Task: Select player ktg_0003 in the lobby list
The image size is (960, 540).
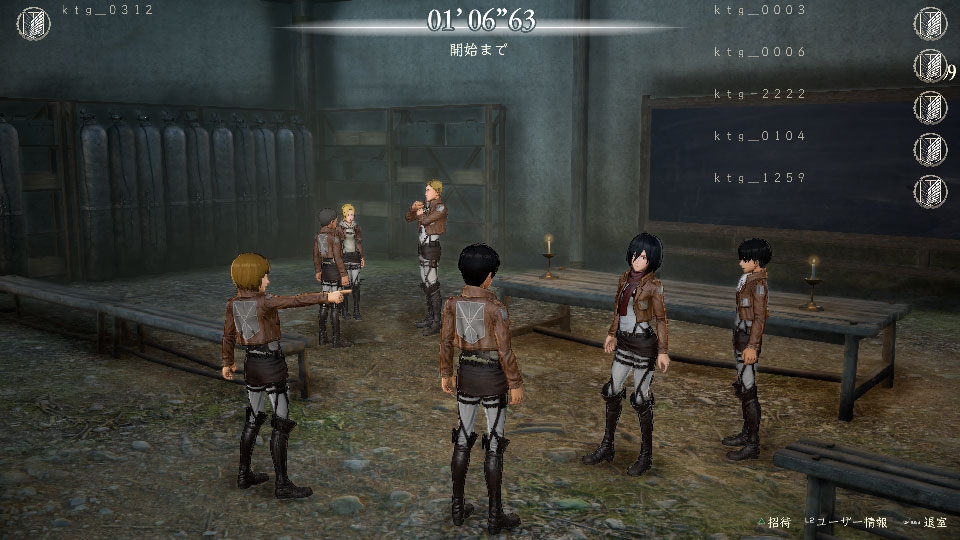Action: (759, 10)
